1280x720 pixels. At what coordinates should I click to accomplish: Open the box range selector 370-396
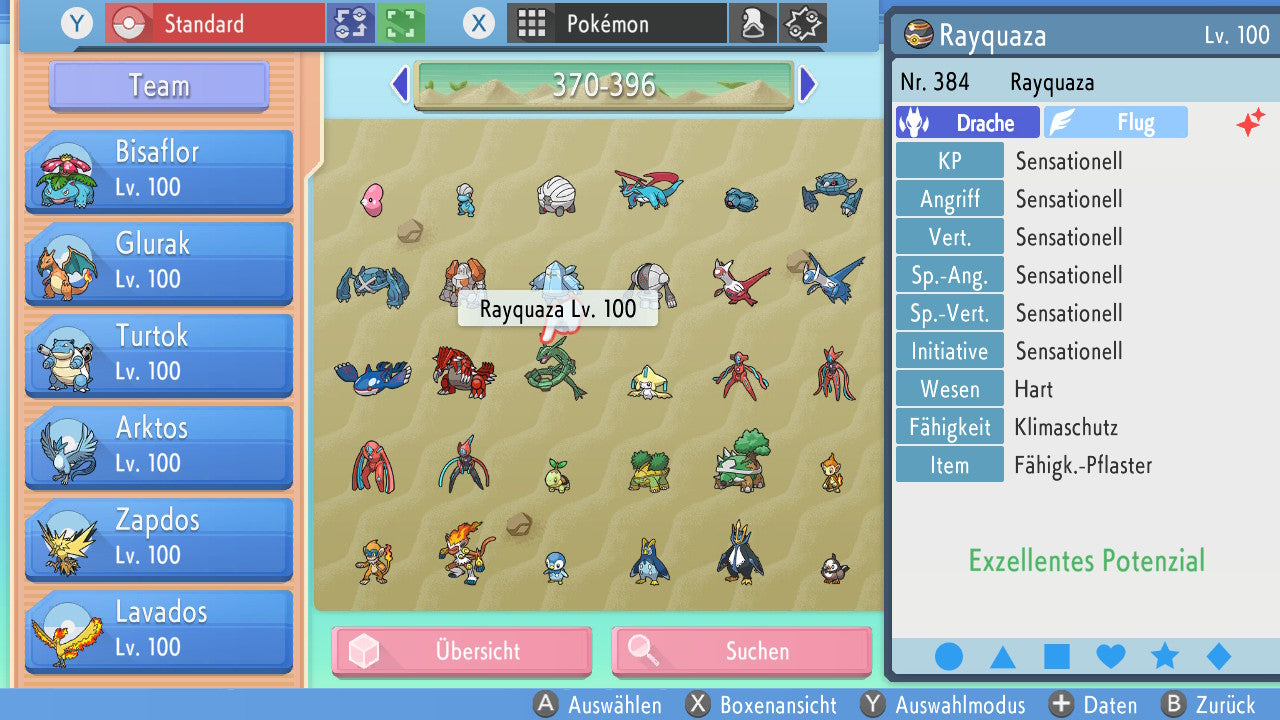pos(602,85)
